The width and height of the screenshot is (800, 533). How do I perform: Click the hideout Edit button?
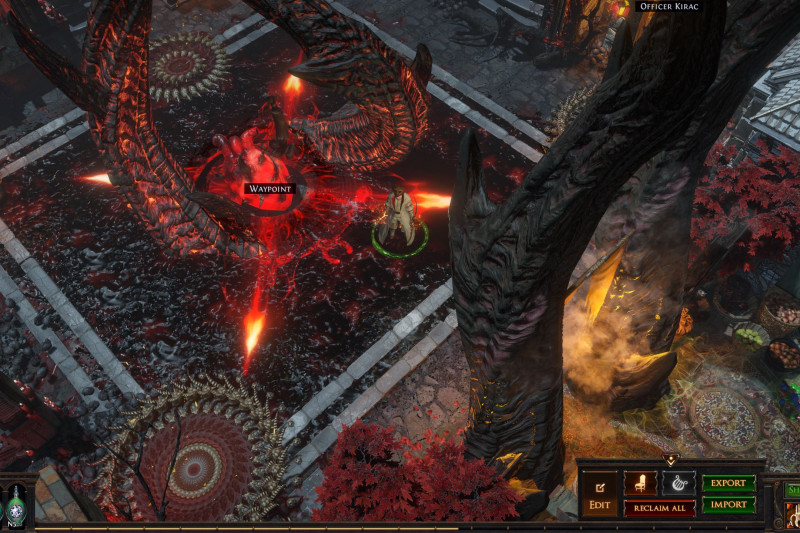click(600, 495)
